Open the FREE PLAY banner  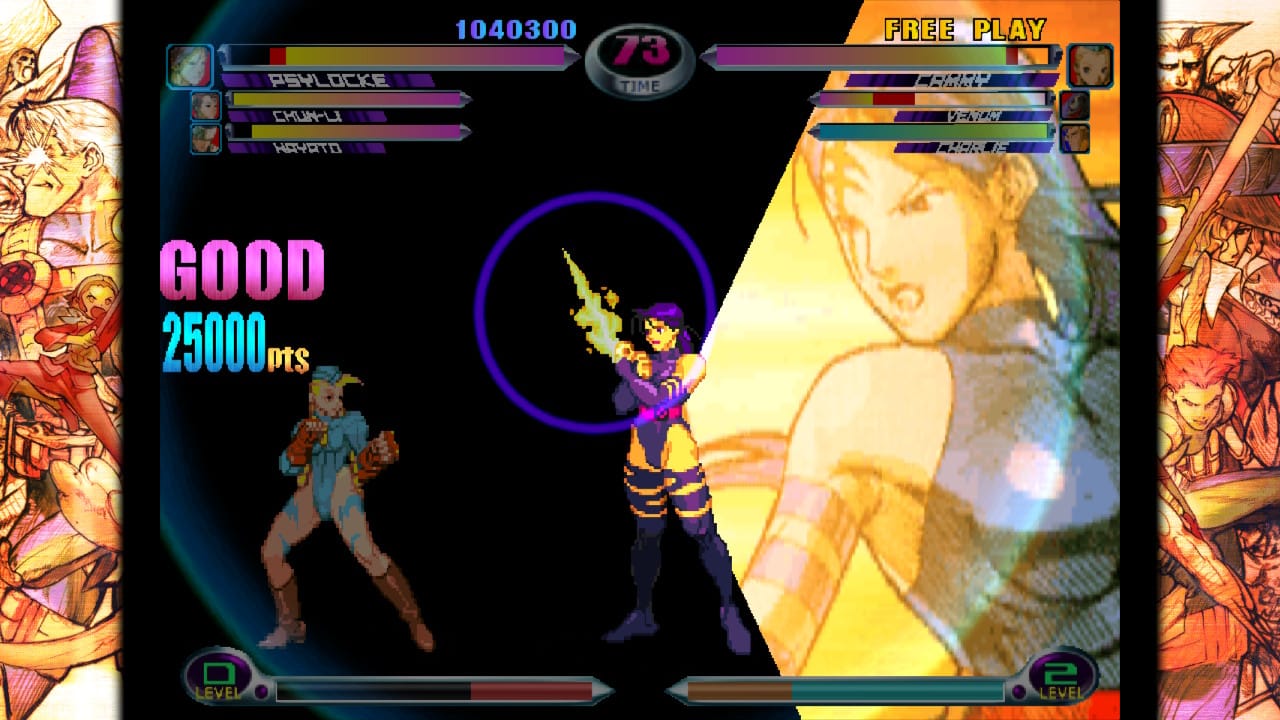tap(963, 30)
